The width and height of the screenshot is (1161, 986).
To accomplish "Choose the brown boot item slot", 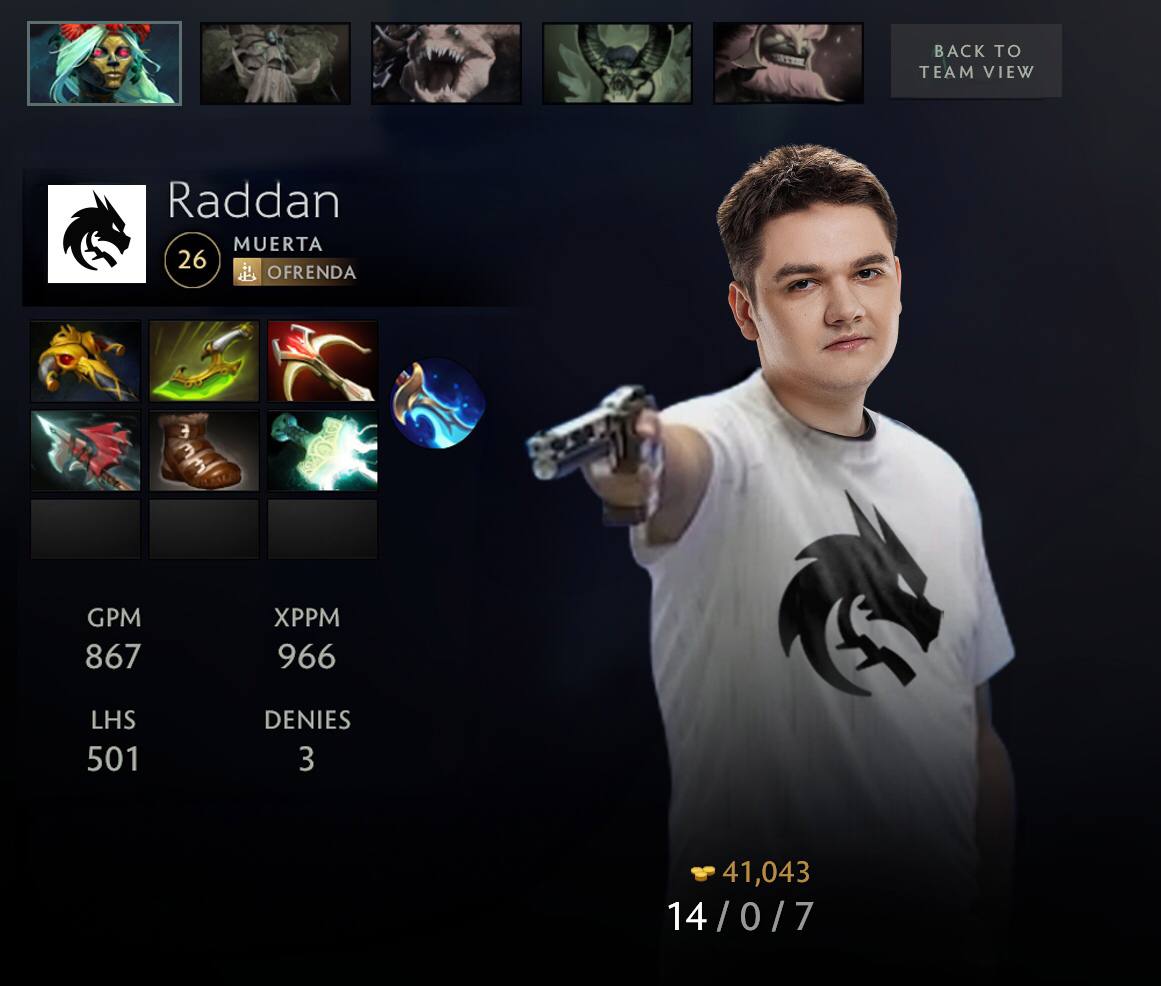I will click(x=204, y=451).
